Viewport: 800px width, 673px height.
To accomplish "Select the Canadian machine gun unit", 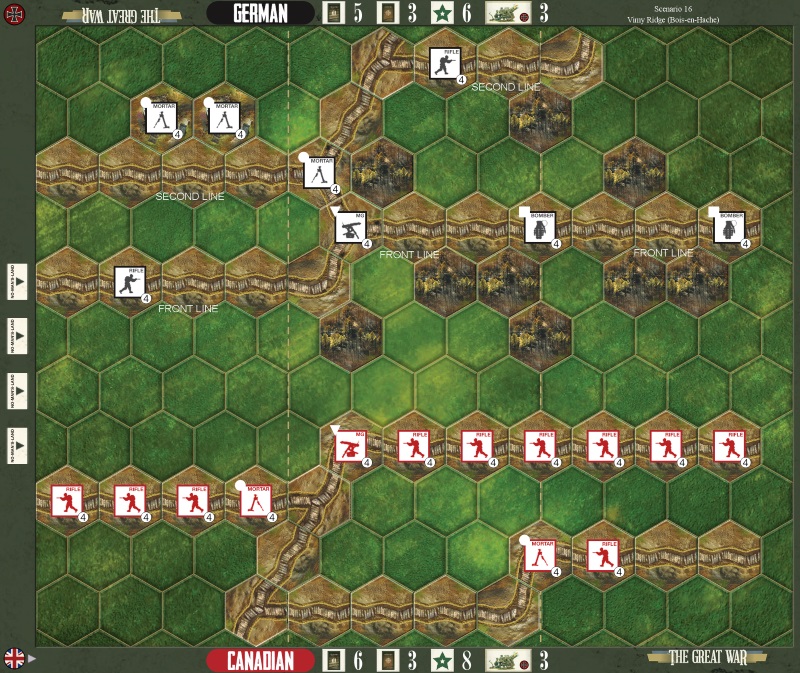I will (x=351, y=445).
